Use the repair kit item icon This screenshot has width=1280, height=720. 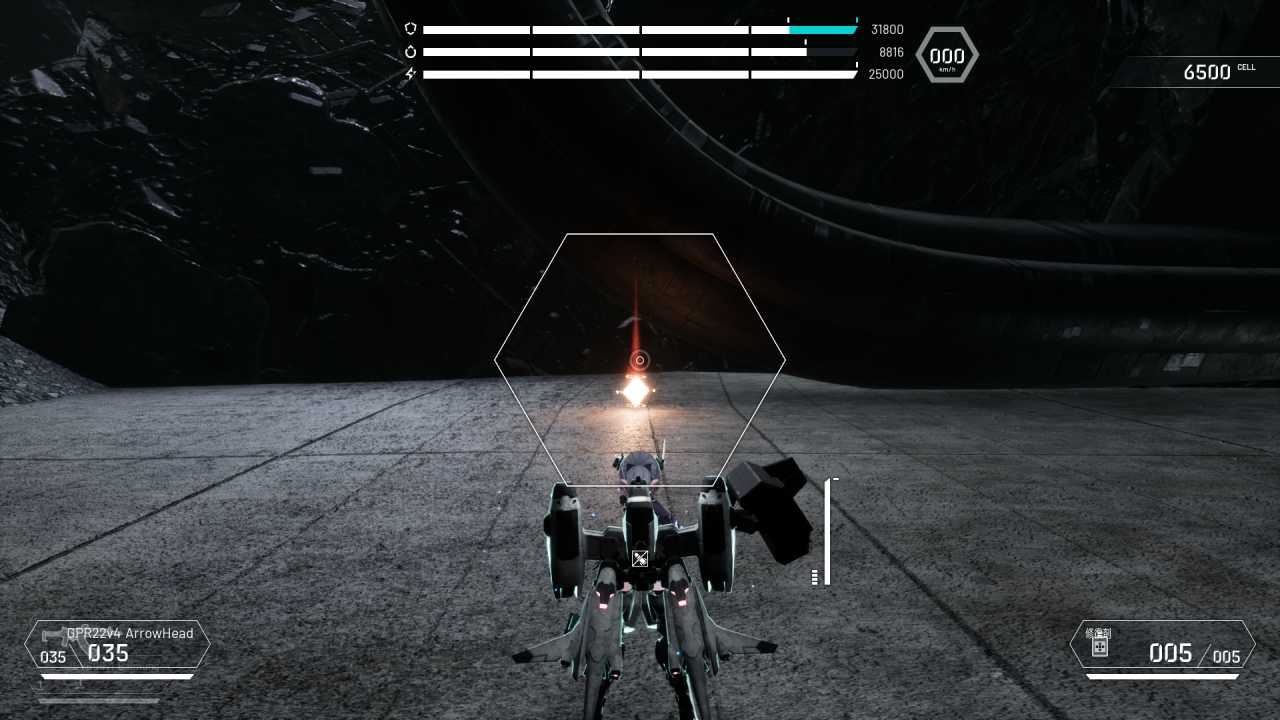(x=1099, y=647)
